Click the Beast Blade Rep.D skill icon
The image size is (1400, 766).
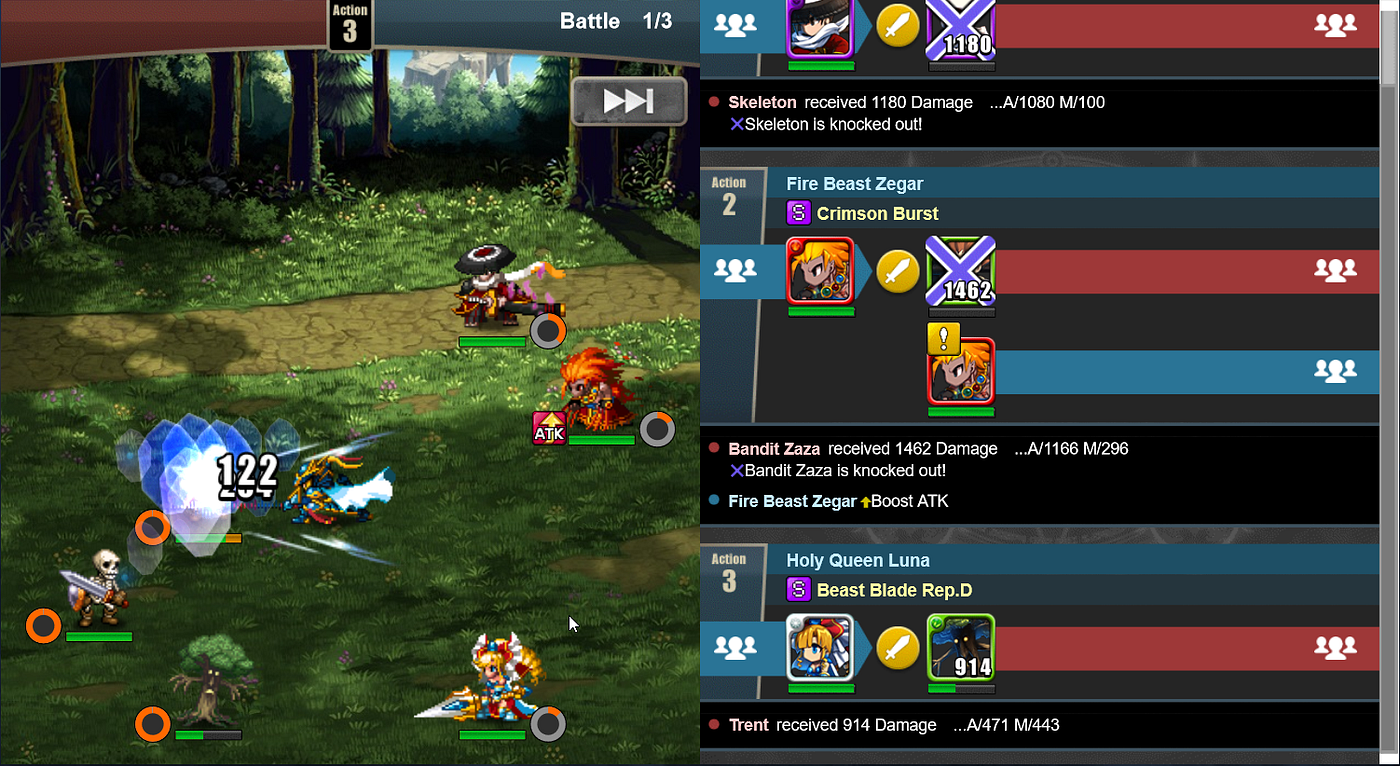point(798,590)
